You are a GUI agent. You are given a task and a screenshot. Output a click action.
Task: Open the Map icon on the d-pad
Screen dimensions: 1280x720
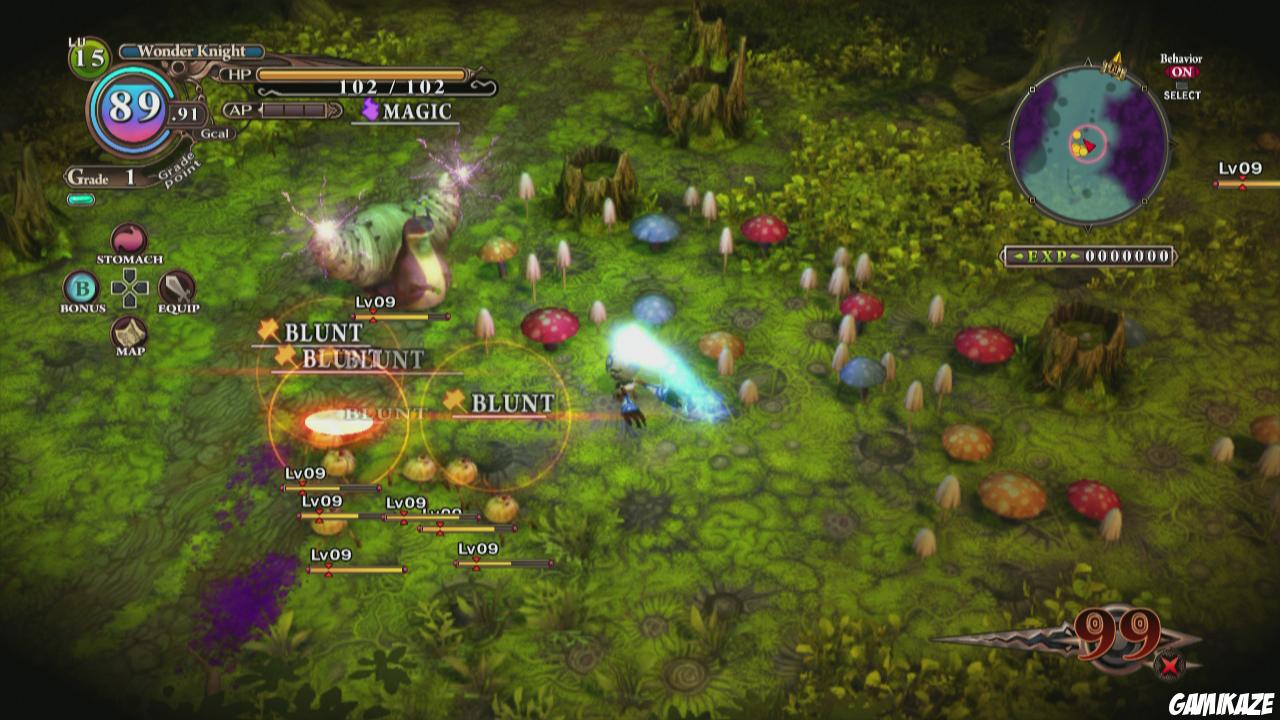(128, 333)
